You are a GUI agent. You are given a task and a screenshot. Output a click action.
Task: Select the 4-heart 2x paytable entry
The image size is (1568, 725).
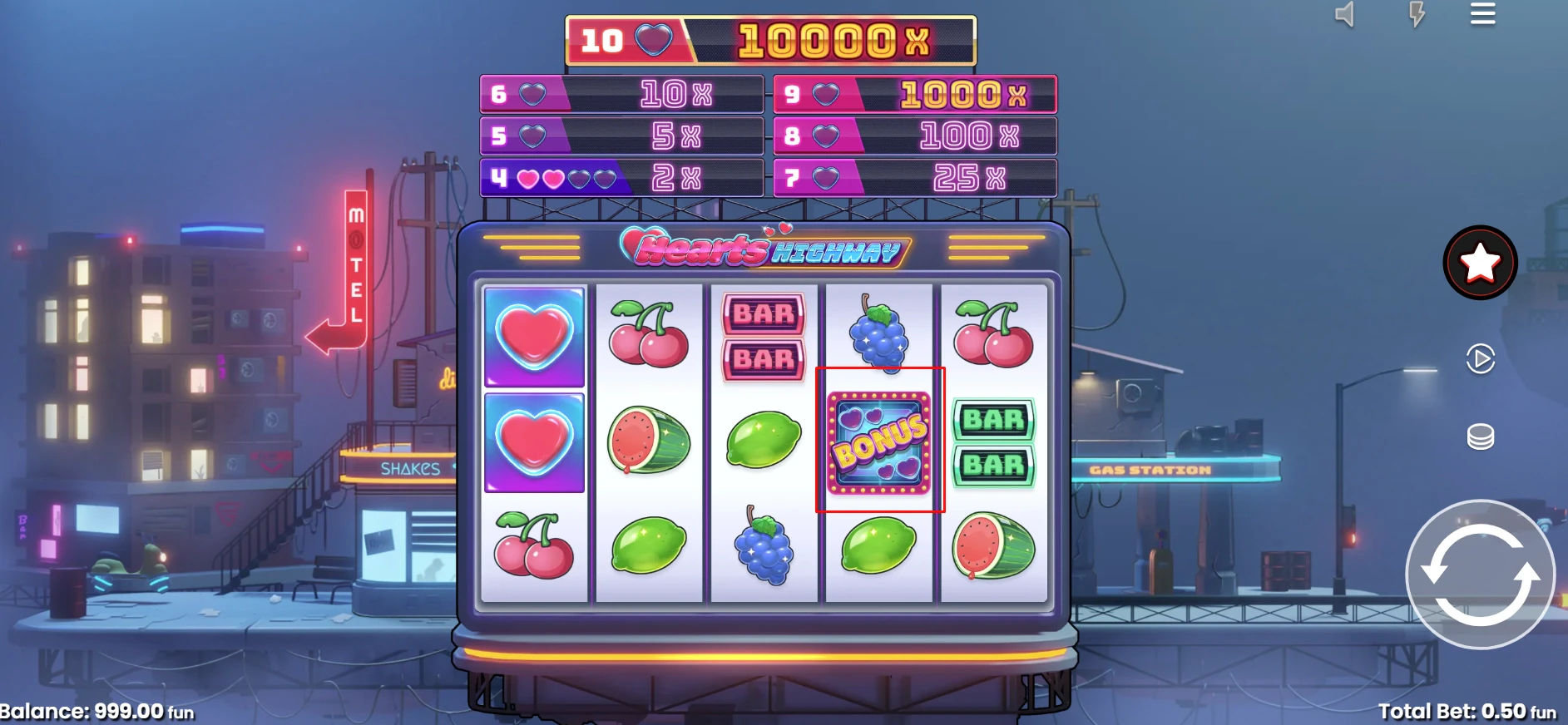tap(622, 177)
